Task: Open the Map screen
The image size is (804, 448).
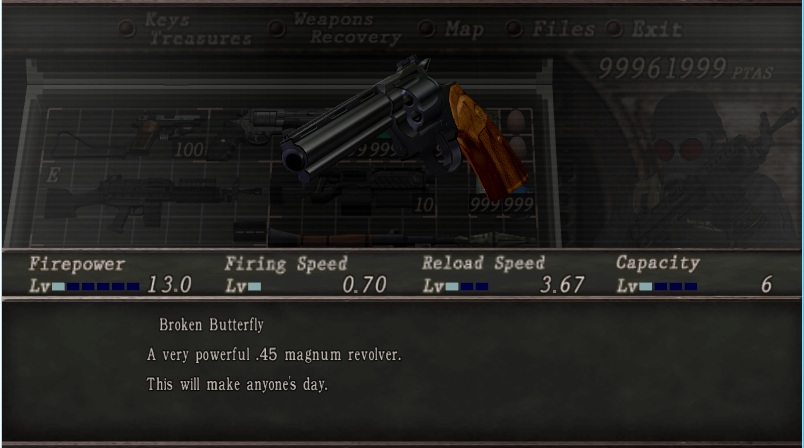Action: [x=464, y=29]
